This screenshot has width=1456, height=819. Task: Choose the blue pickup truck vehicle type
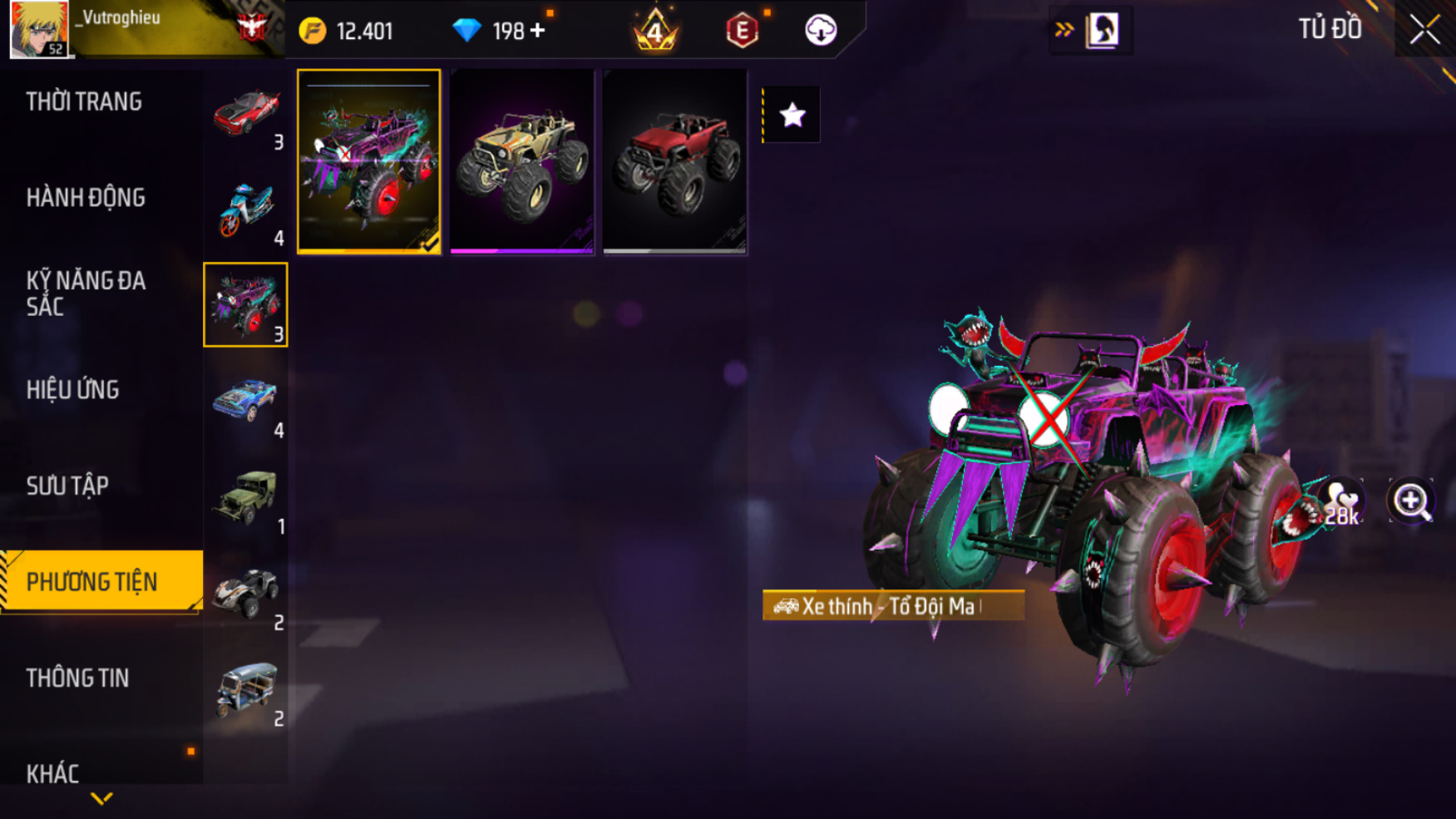tap(245, 402)
